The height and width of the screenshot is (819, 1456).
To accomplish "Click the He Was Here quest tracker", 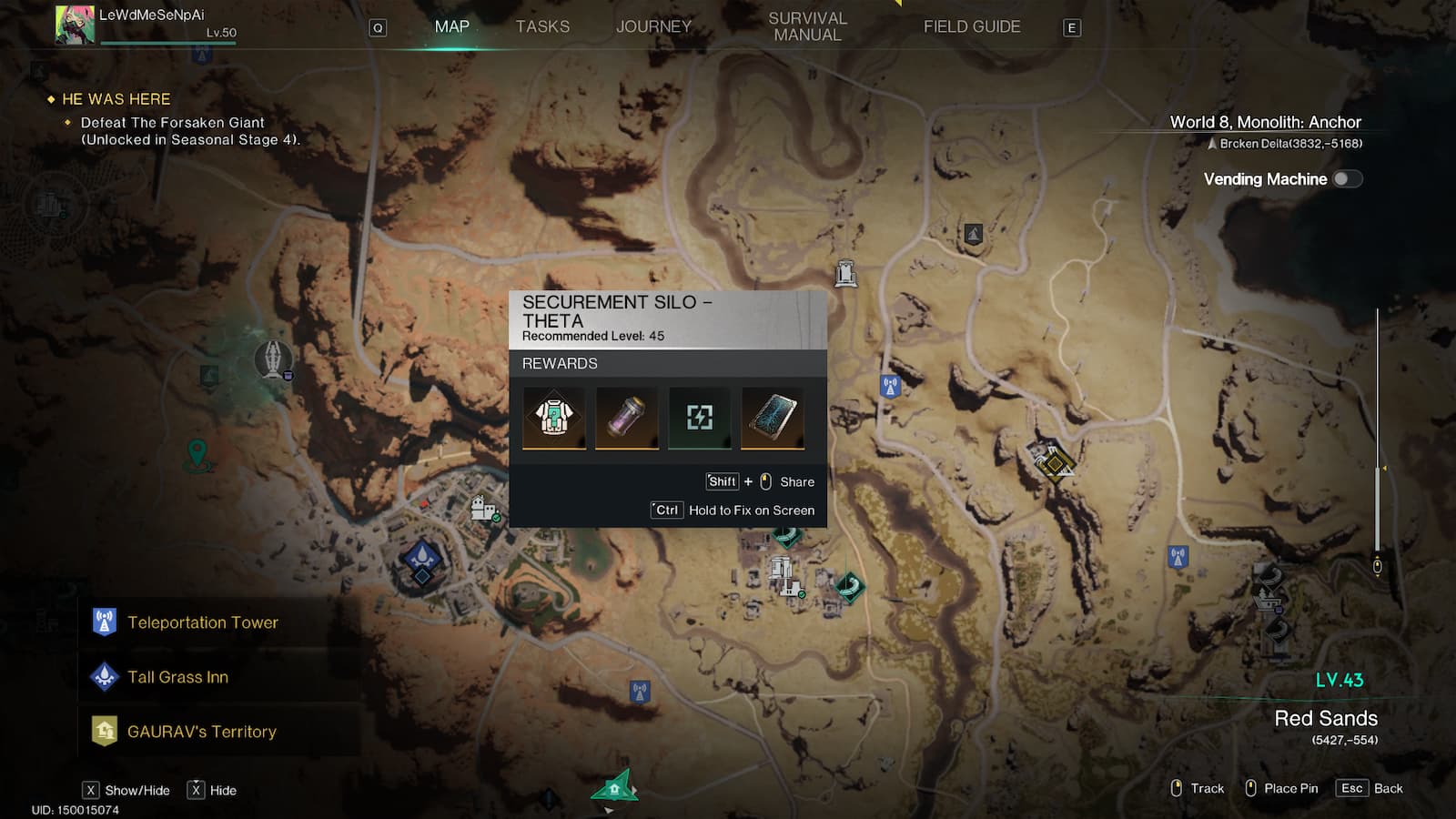I will point(116,99).
